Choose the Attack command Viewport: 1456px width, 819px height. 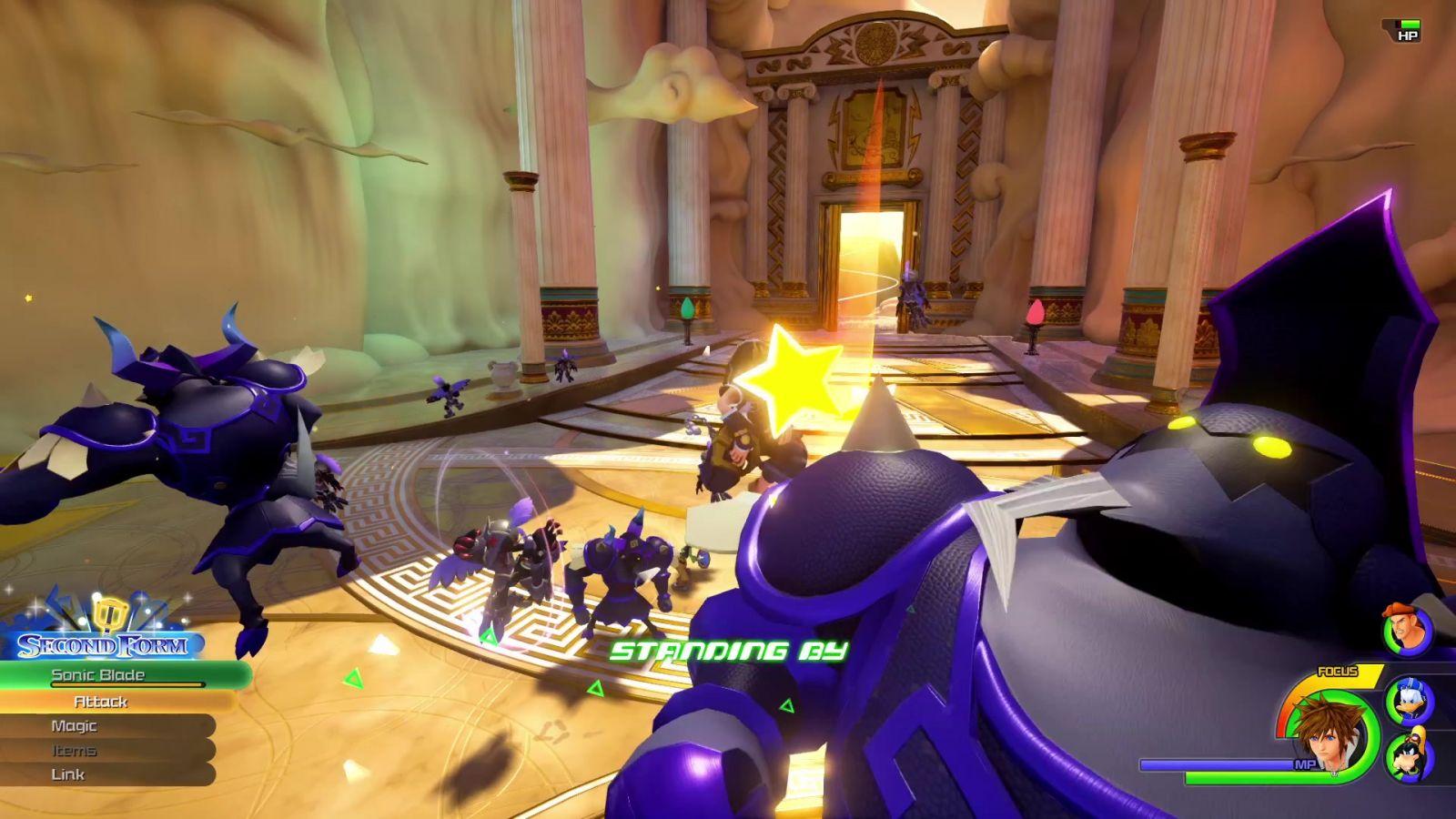[100, 702]
